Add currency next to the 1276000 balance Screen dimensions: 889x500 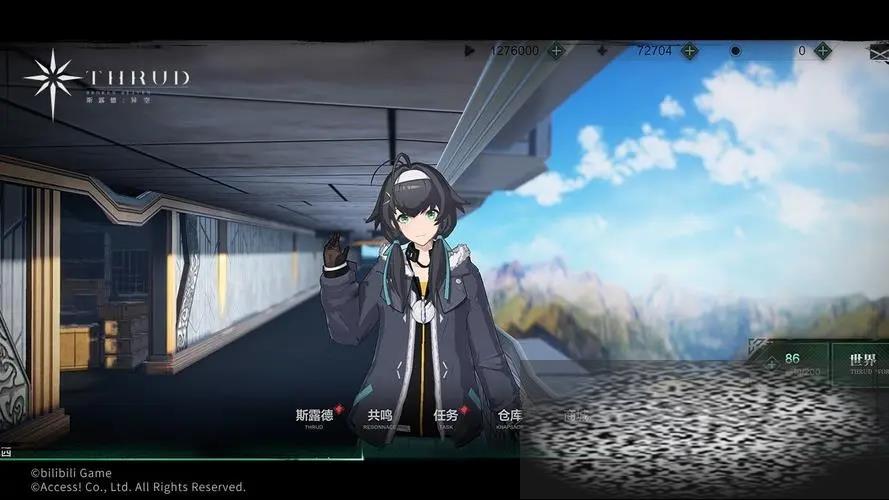pyautogui.click(x=556, y=50)
